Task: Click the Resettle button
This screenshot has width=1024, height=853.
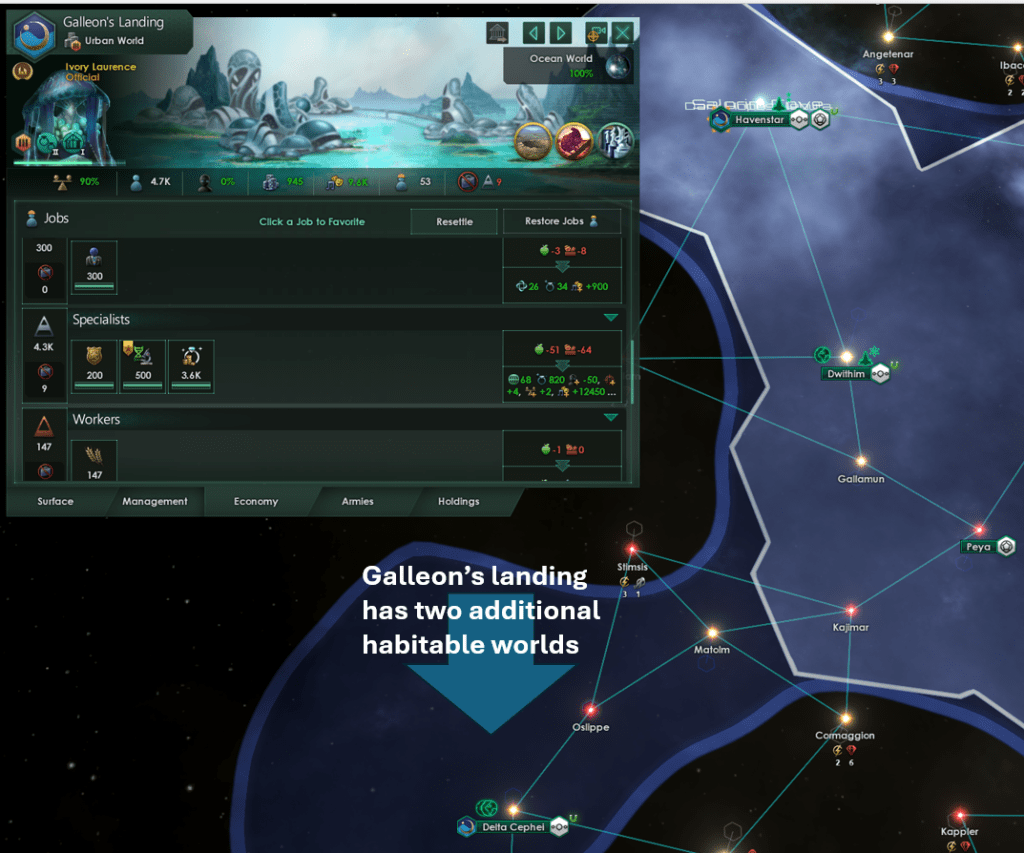Action: point(454,221)
